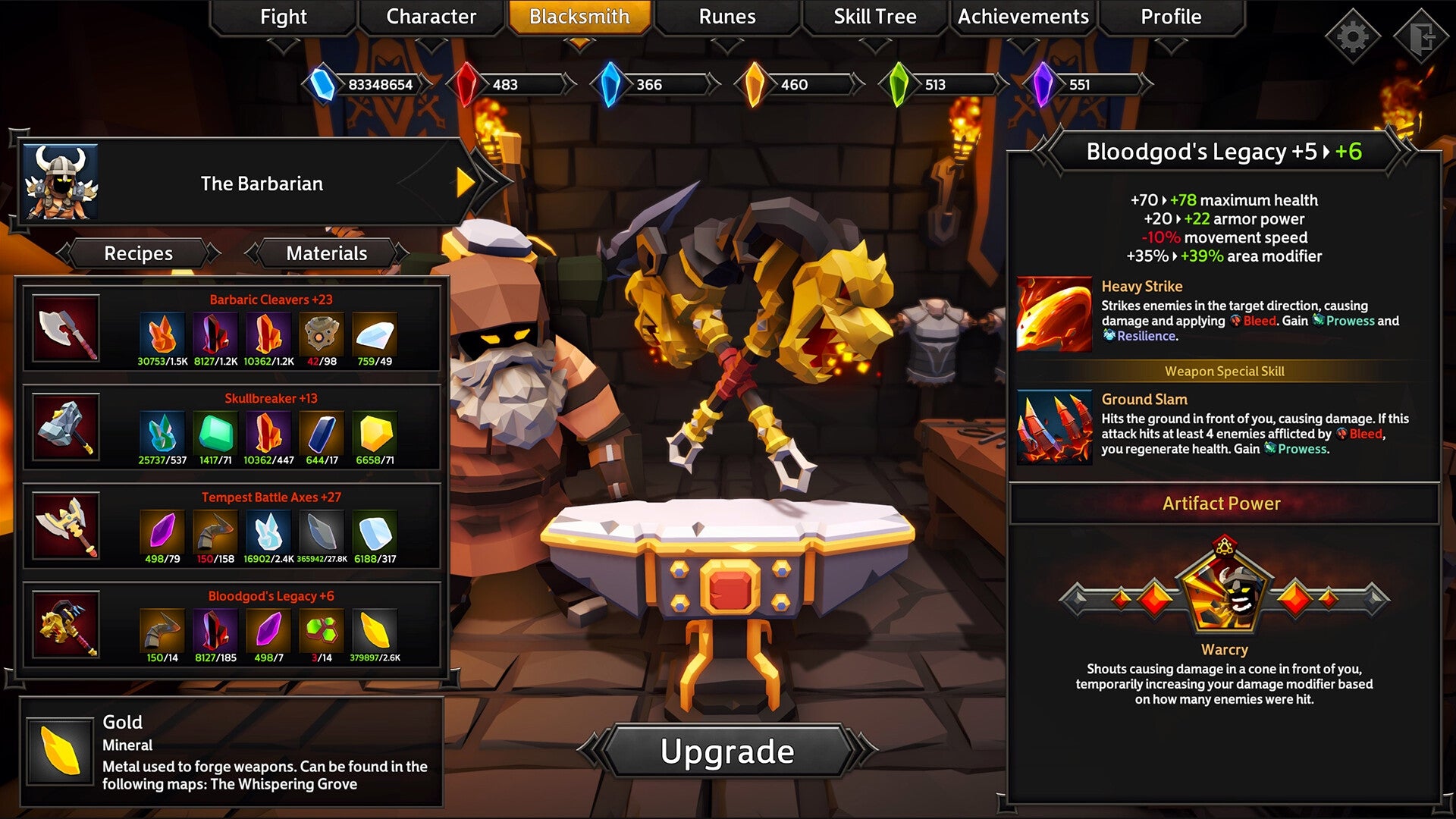Open the Skill Tree menu

[874, 17]
